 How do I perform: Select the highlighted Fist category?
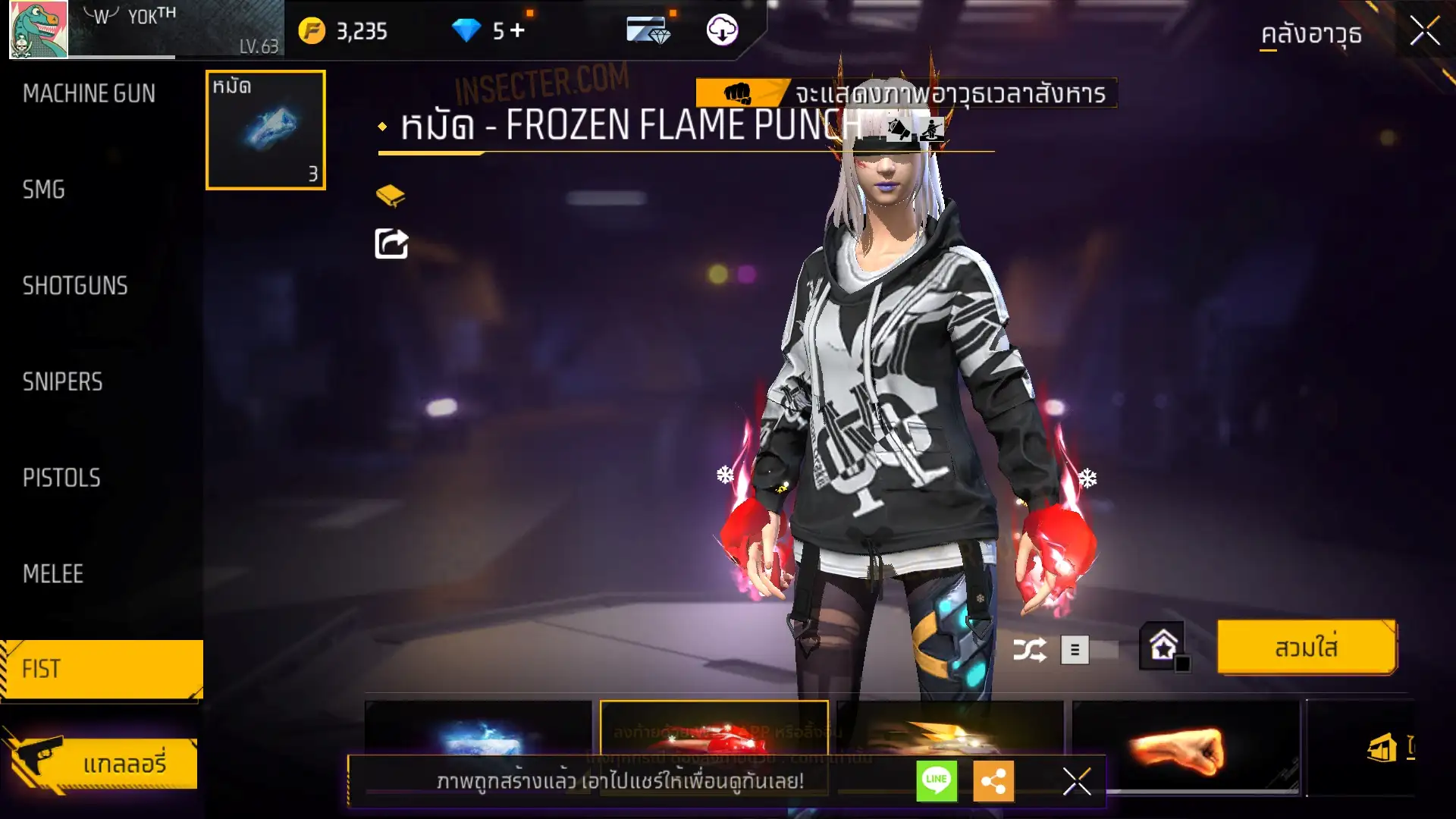pos(101,669)
